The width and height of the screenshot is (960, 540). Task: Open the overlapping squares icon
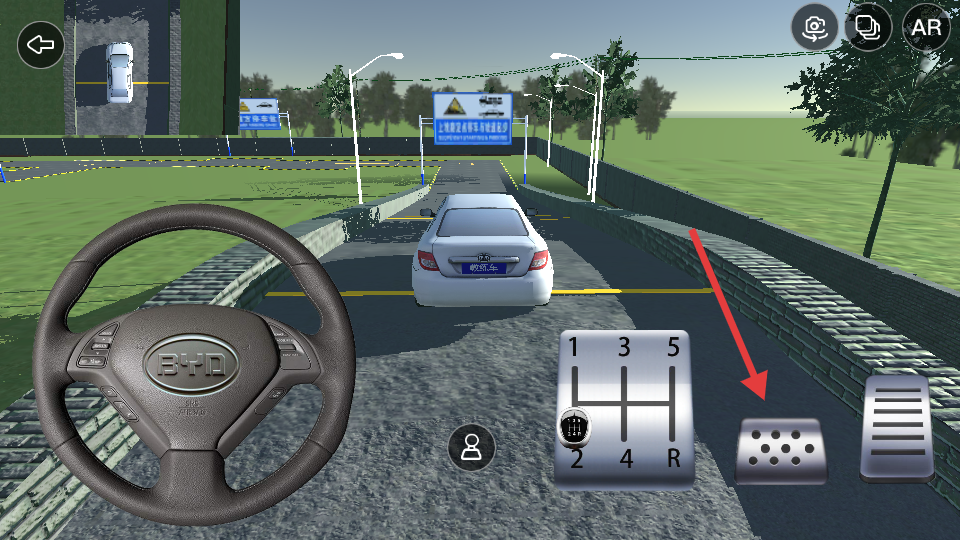[867, 27]
